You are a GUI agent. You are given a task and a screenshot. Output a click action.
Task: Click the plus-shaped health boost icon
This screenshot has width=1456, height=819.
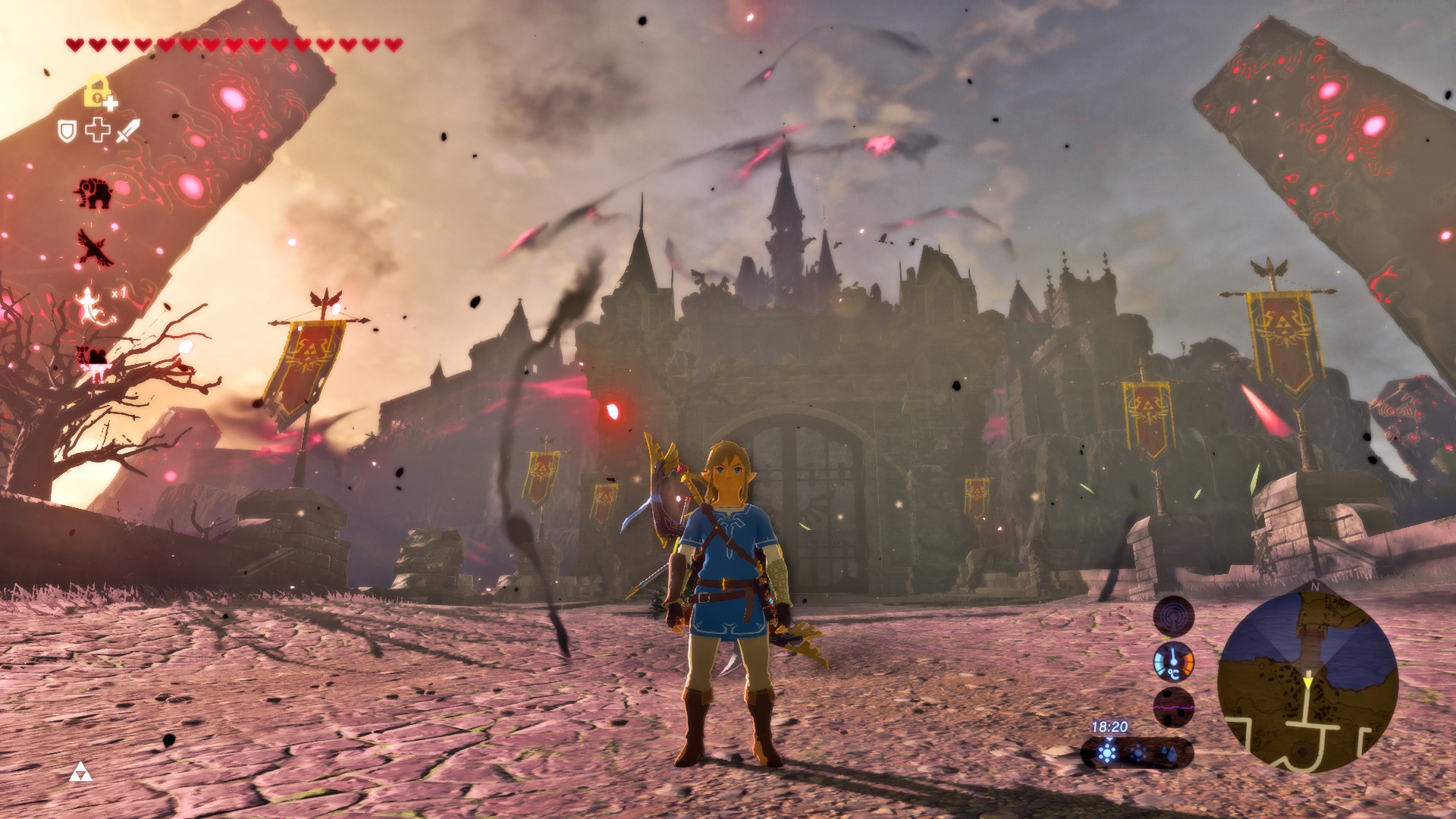coord(97,129)
